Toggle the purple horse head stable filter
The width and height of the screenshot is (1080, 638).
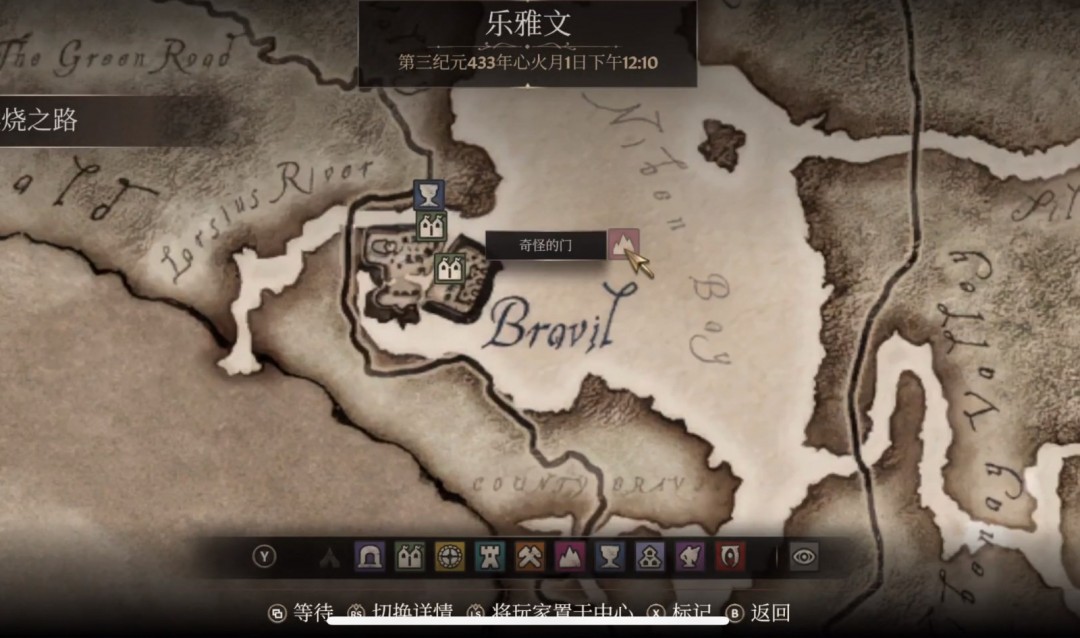pos(690,557)
